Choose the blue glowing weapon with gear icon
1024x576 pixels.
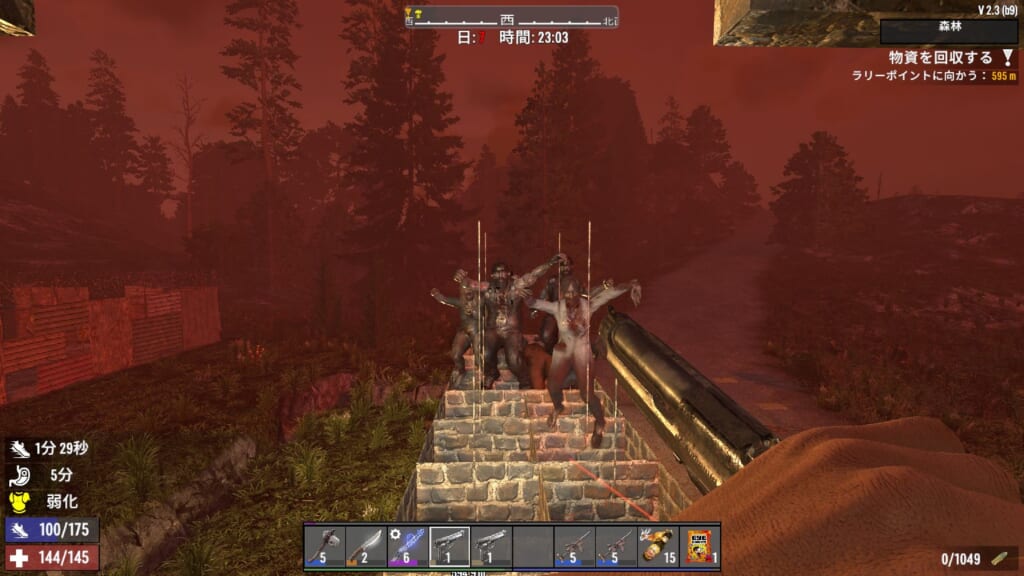408,547
